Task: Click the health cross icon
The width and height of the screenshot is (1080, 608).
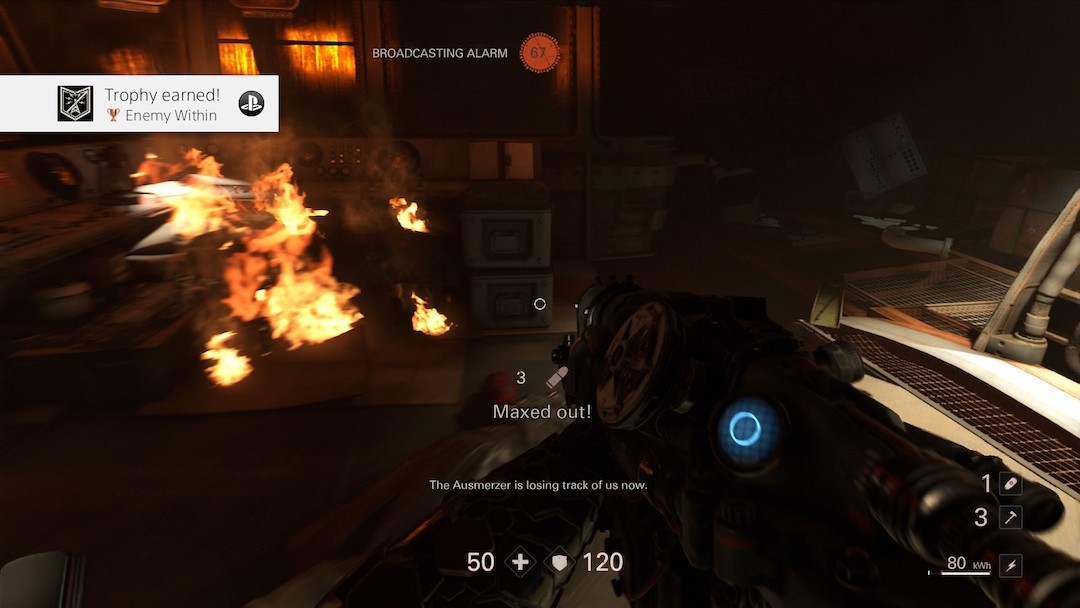Action: click(520, 562)
